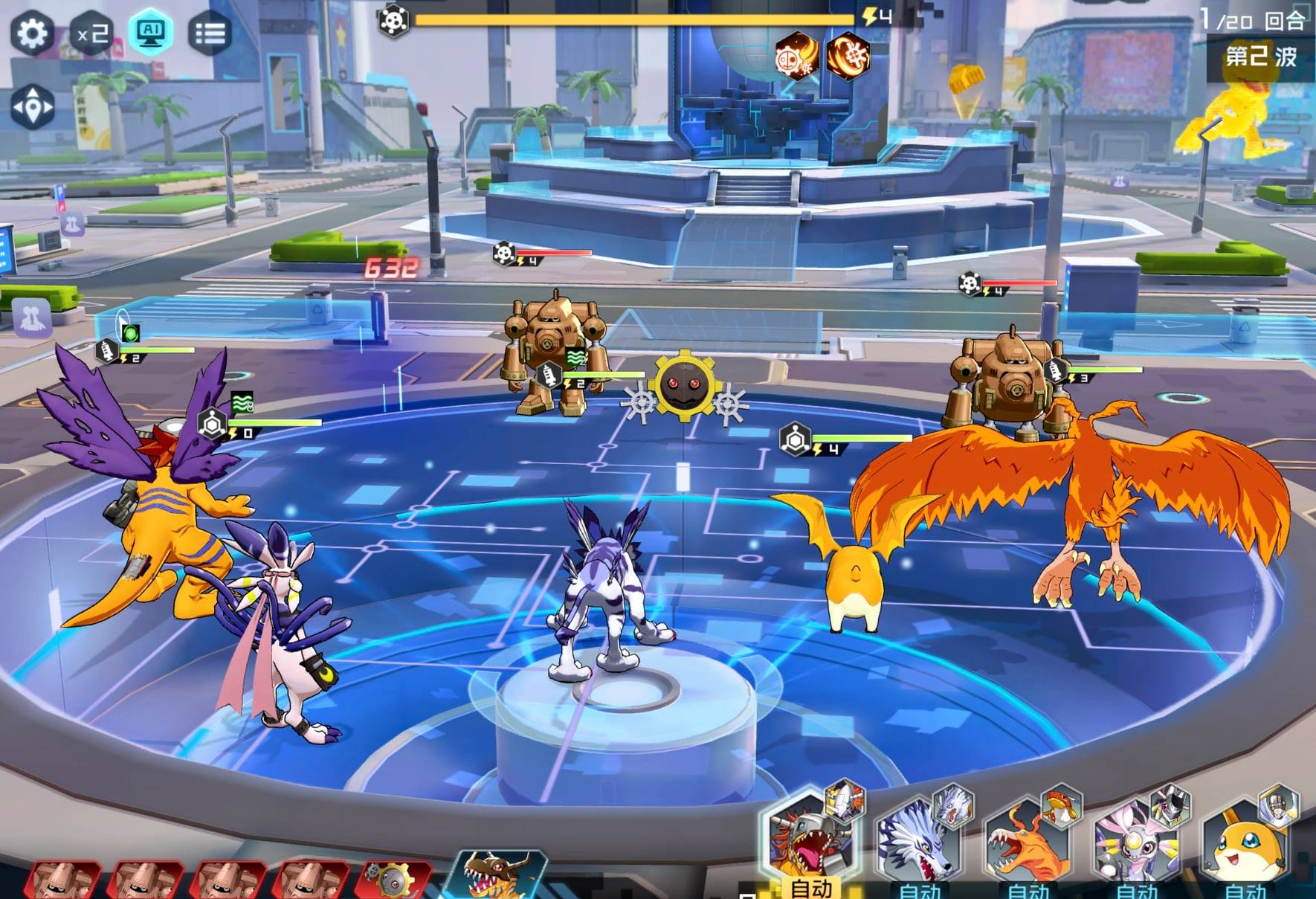Inspect the flaming claw boss skill icon
The width and height of the screenshot is (1316, 899).
[848, 56]
